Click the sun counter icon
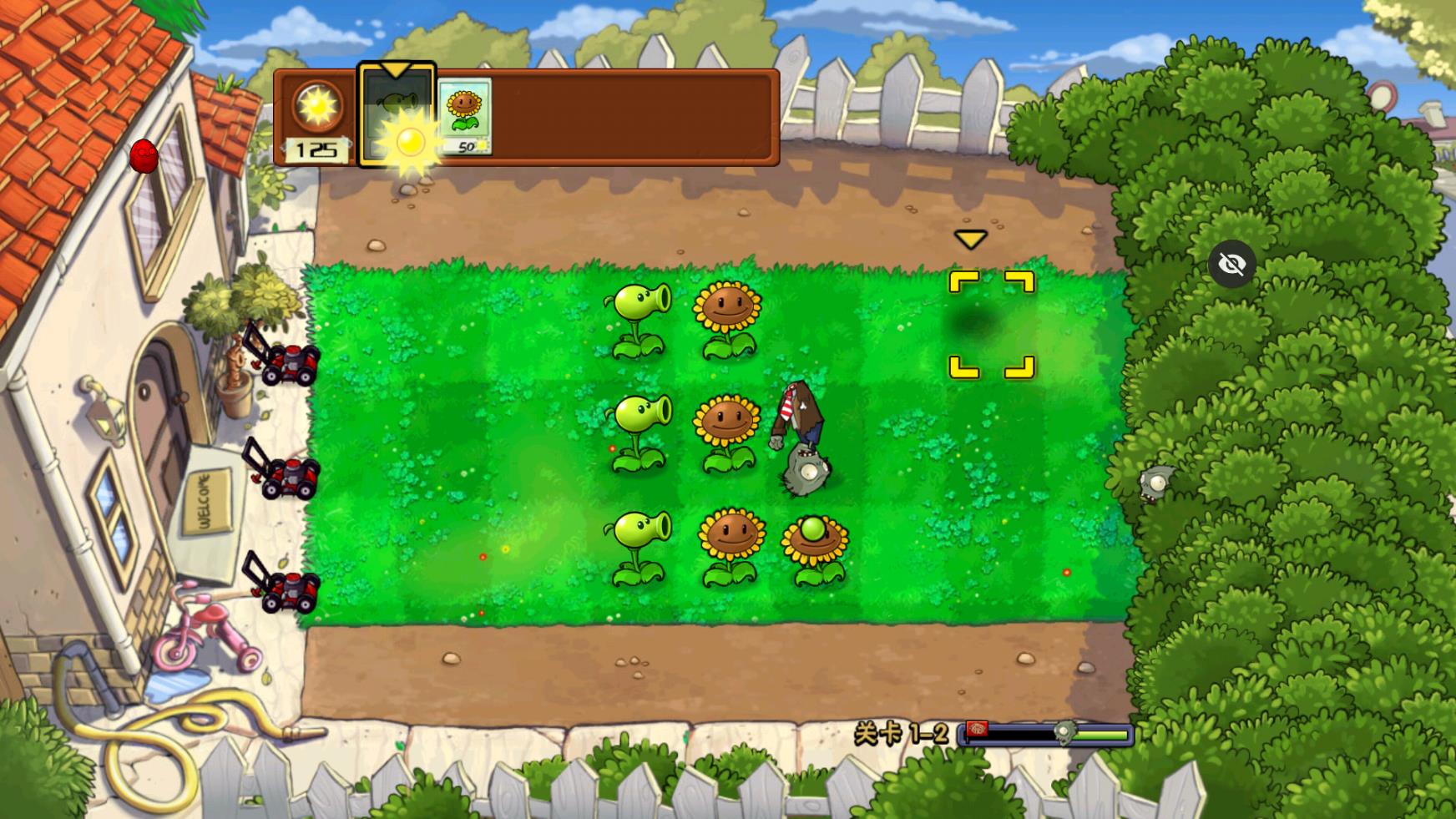1456x819 pixels. pyautogui.click(x=318, y=104)
